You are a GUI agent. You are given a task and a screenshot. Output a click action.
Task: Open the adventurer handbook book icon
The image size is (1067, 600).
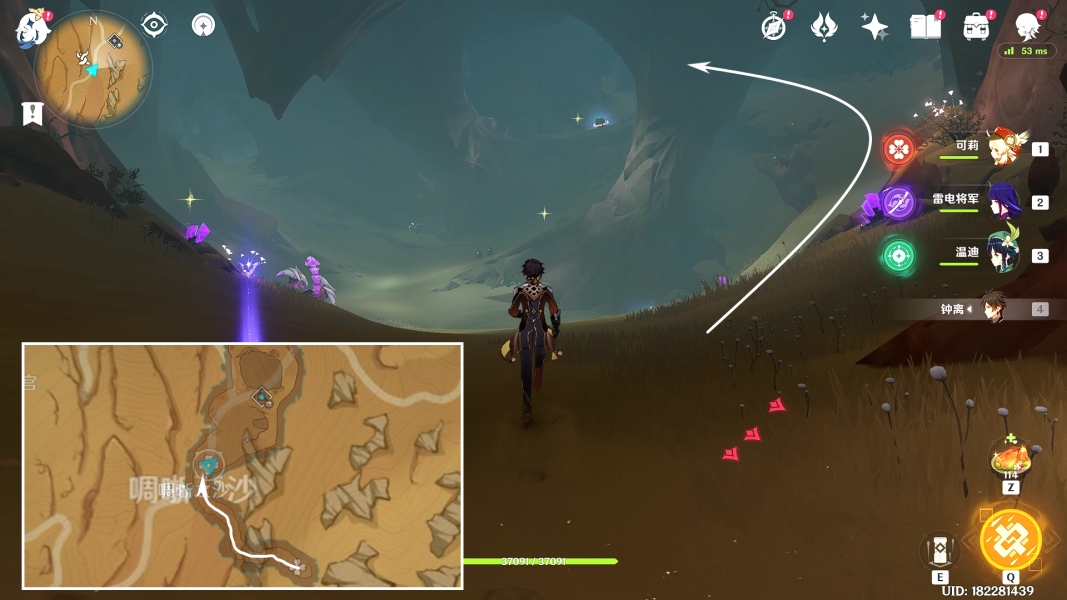coord(925,27)
